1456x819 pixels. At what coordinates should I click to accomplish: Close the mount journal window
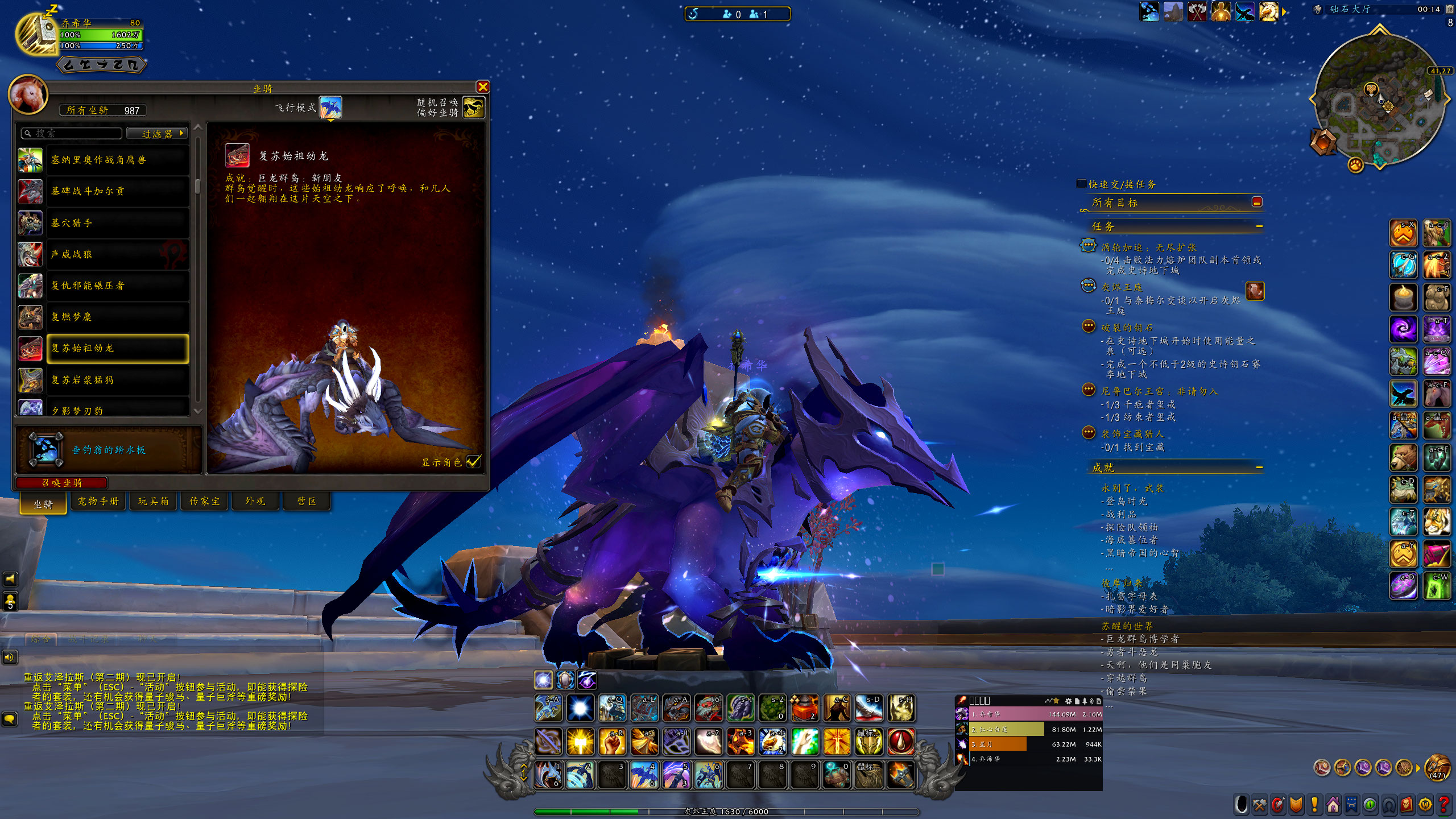point(482,87)
